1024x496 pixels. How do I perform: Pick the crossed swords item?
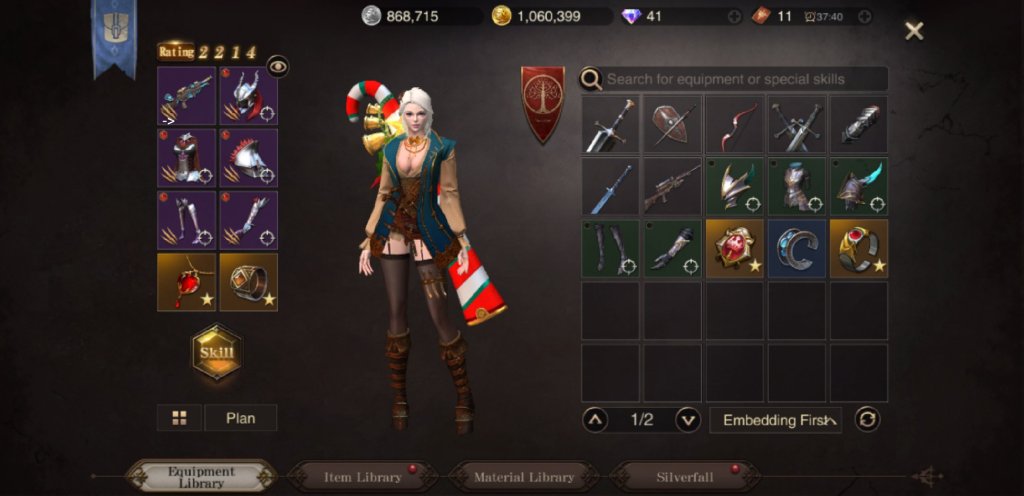click(x=797, y=124)
